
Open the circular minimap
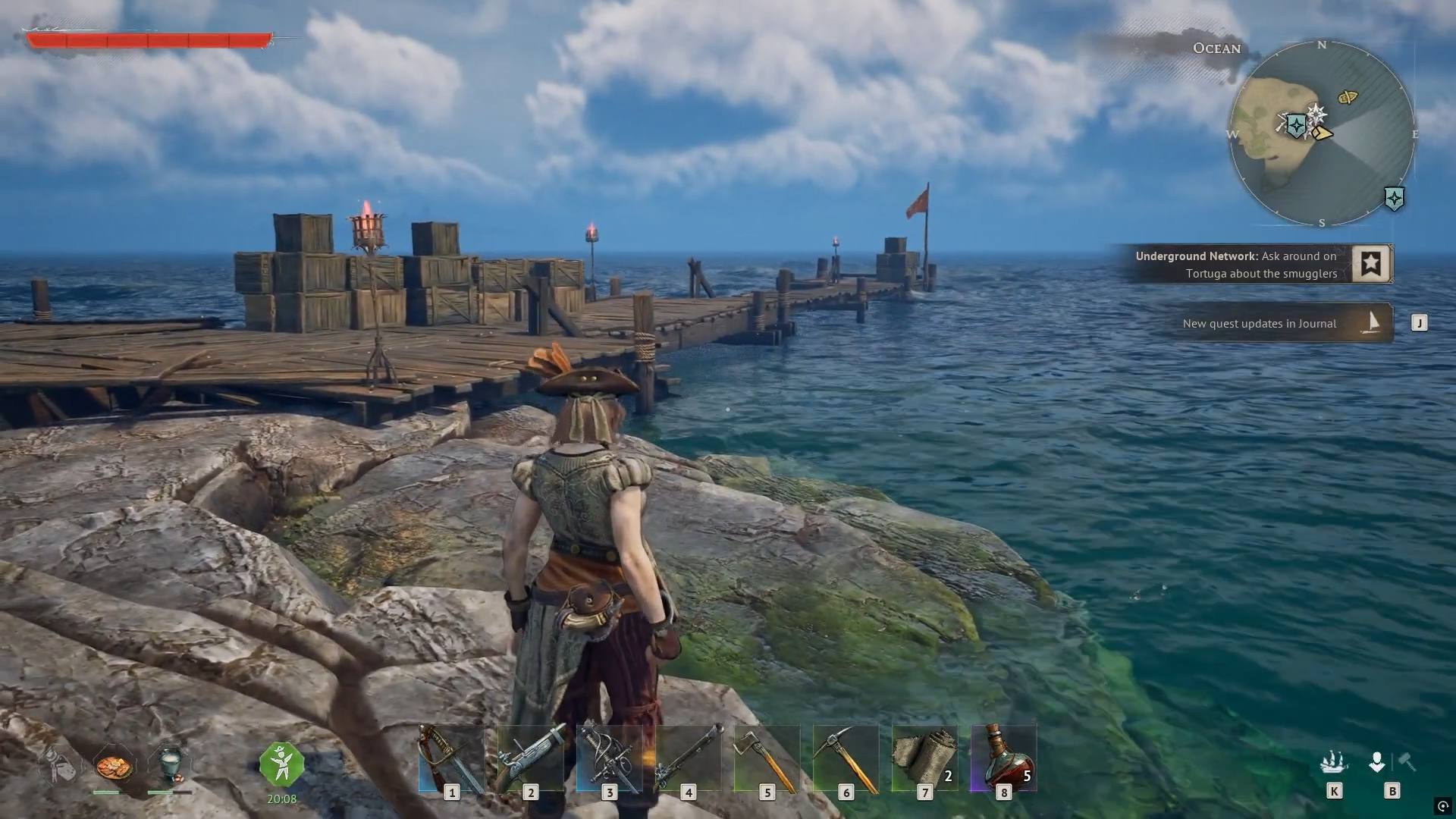[x=1321, y=134]
